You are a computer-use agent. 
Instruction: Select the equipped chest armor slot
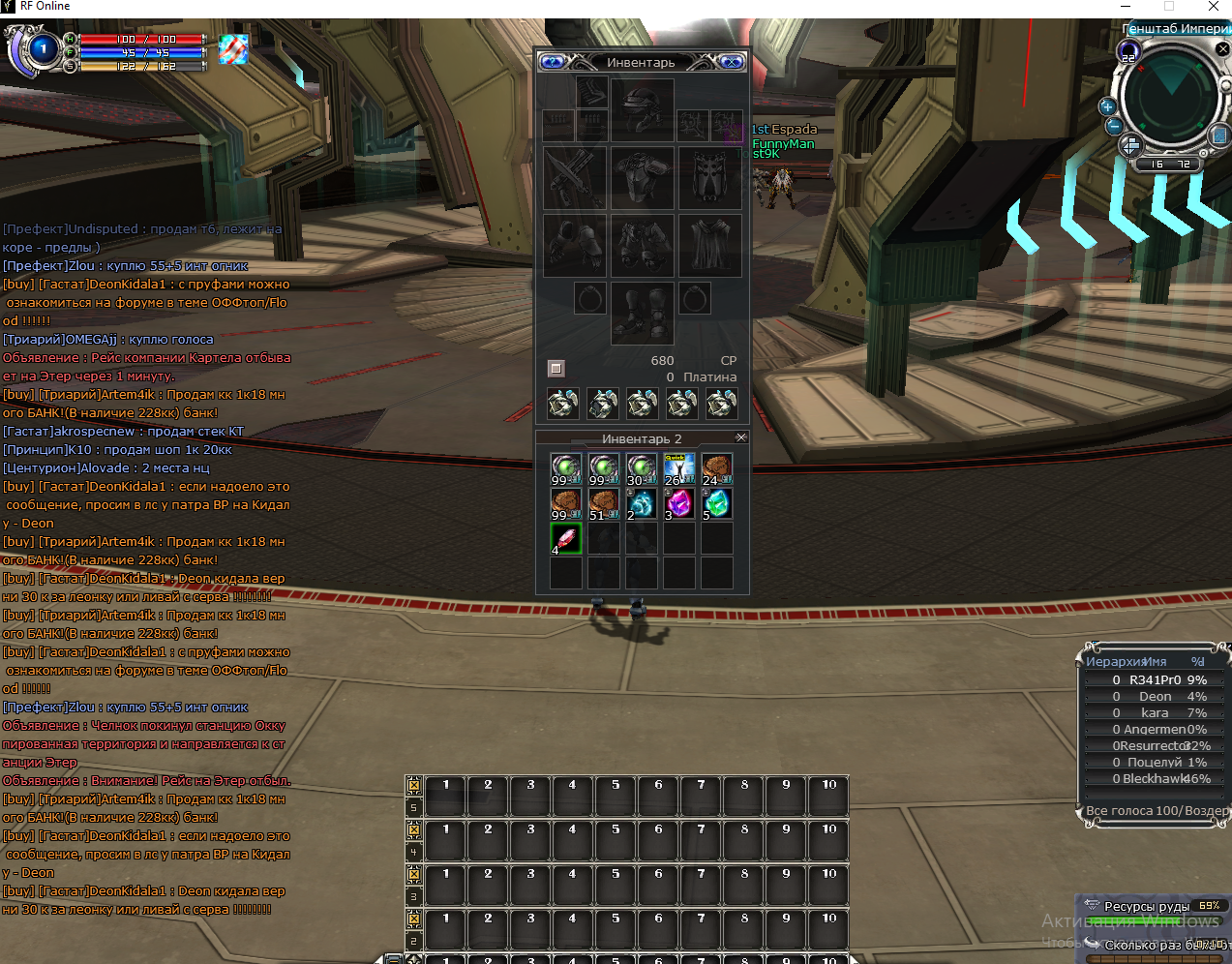click(x=642, y=178)
